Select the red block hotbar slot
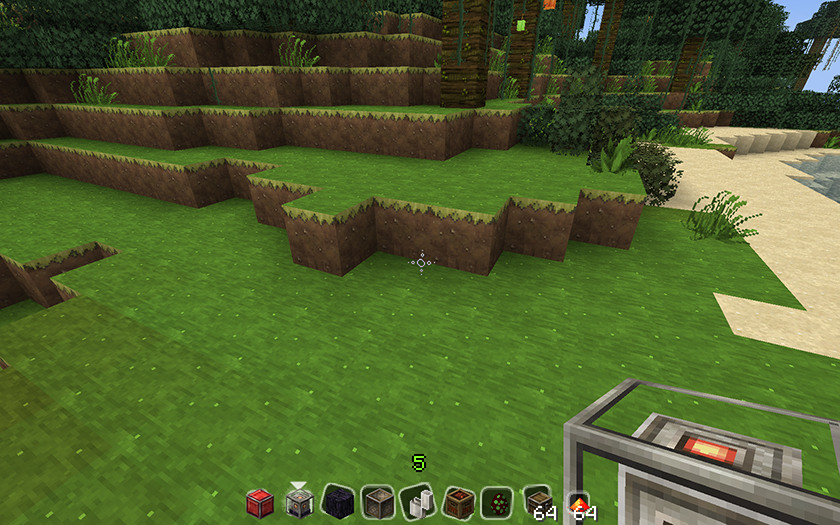840x525 pixels. coord(260,502)
